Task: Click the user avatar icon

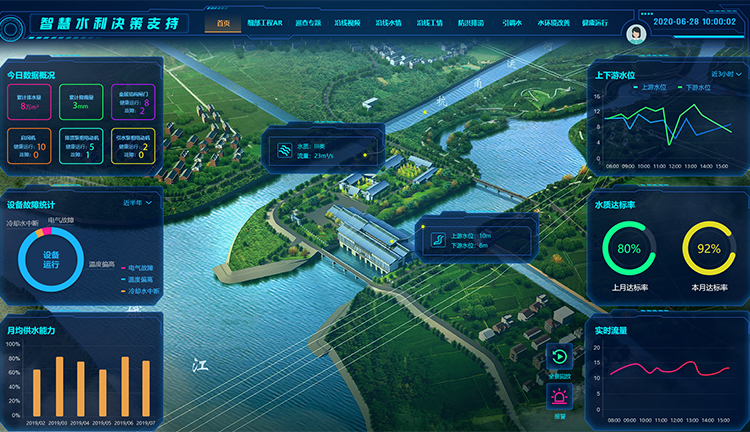Action: [x=634, y=31]
